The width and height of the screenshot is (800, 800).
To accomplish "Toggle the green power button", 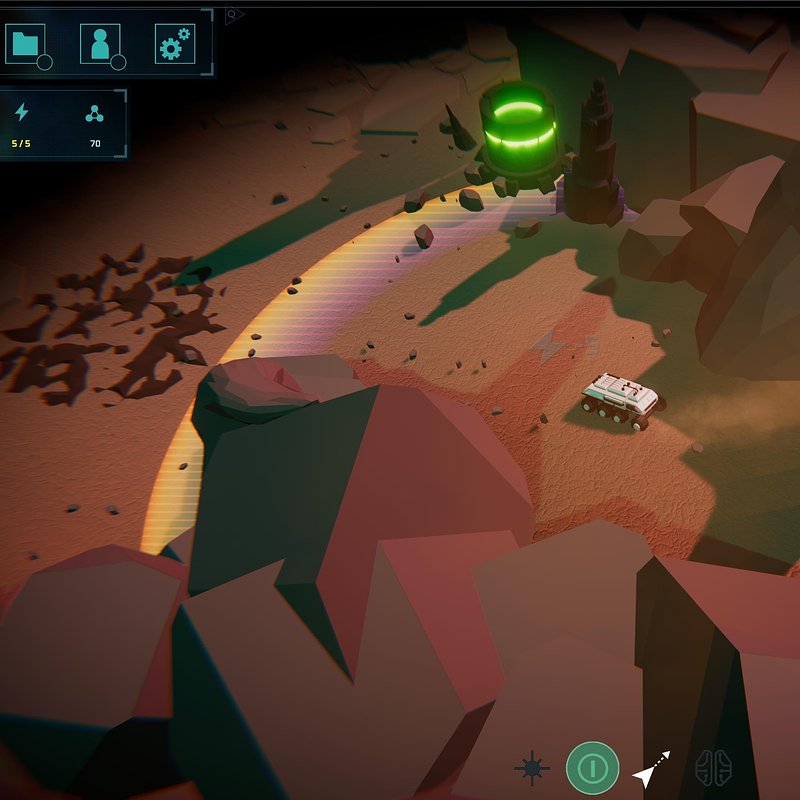I will [592, 768].
